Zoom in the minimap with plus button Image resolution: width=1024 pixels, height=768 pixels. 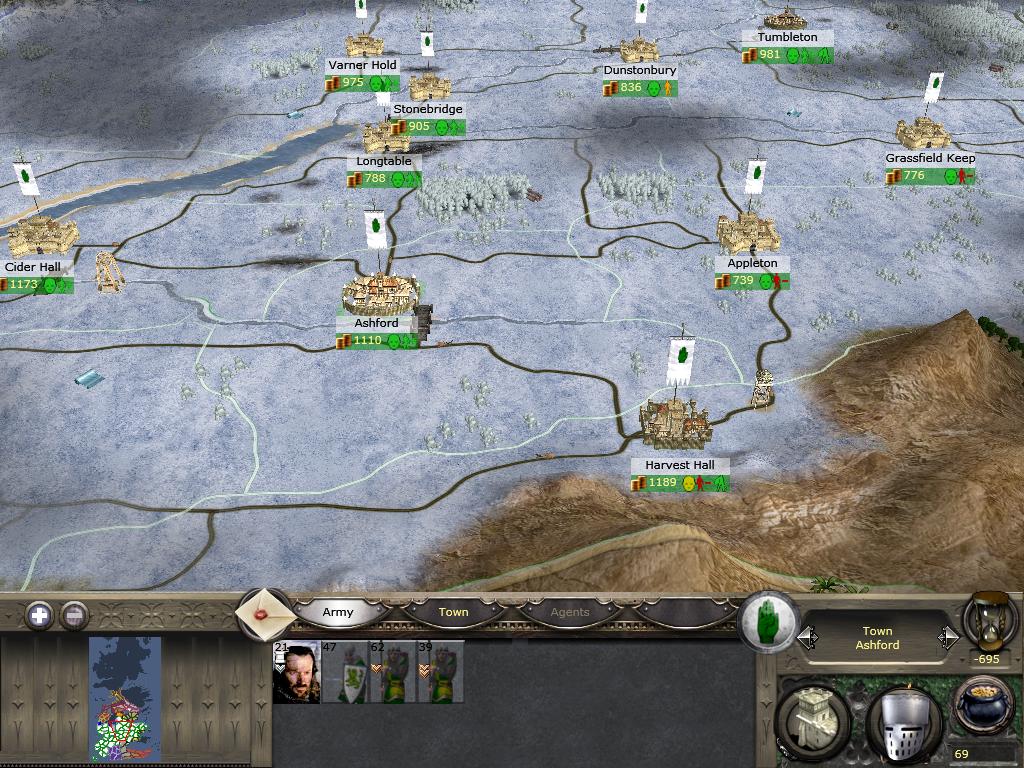pyautogui.click(x=39, y=615)
